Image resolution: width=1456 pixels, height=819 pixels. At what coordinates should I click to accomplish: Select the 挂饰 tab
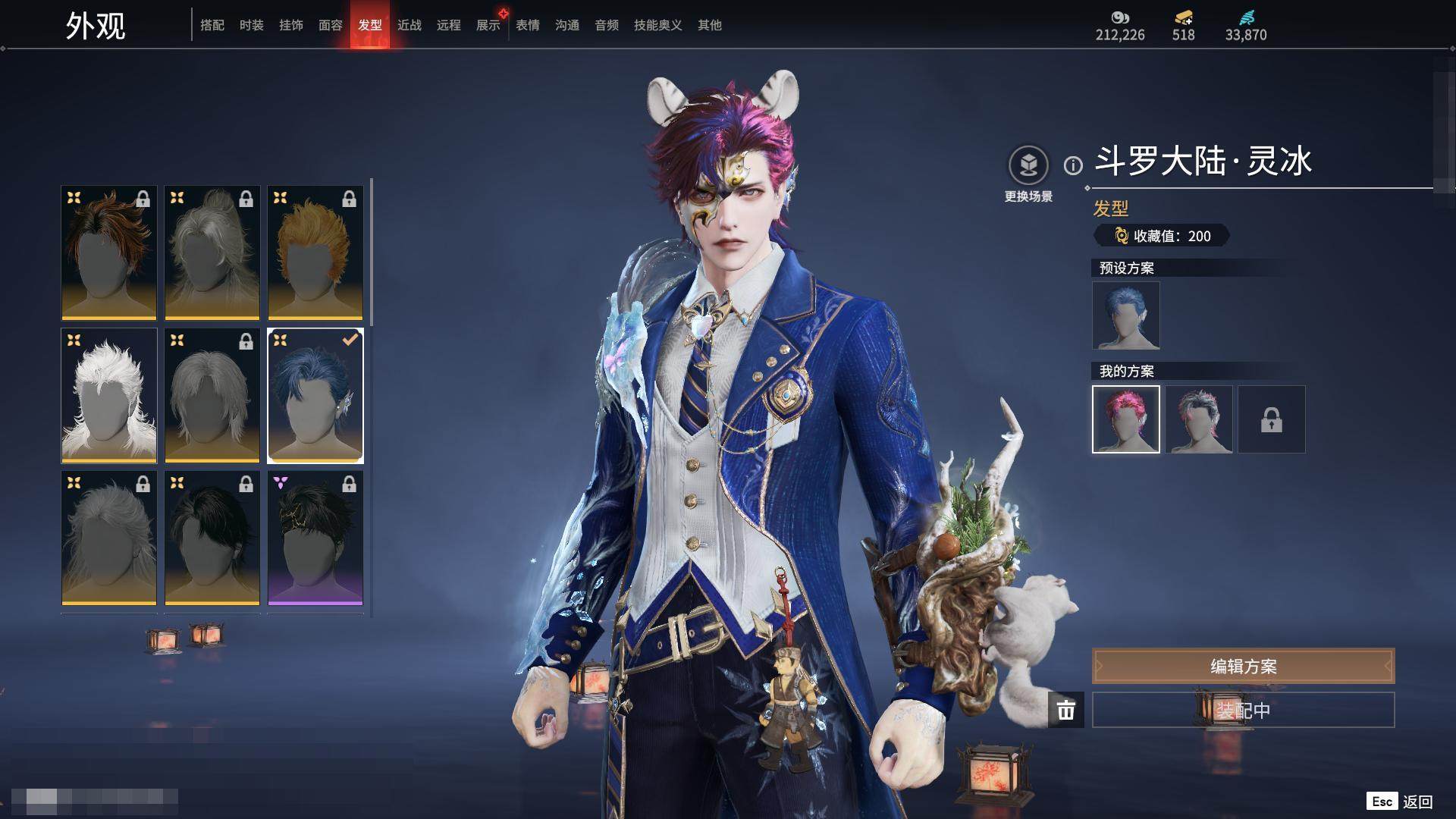click(x=290, y=25)
